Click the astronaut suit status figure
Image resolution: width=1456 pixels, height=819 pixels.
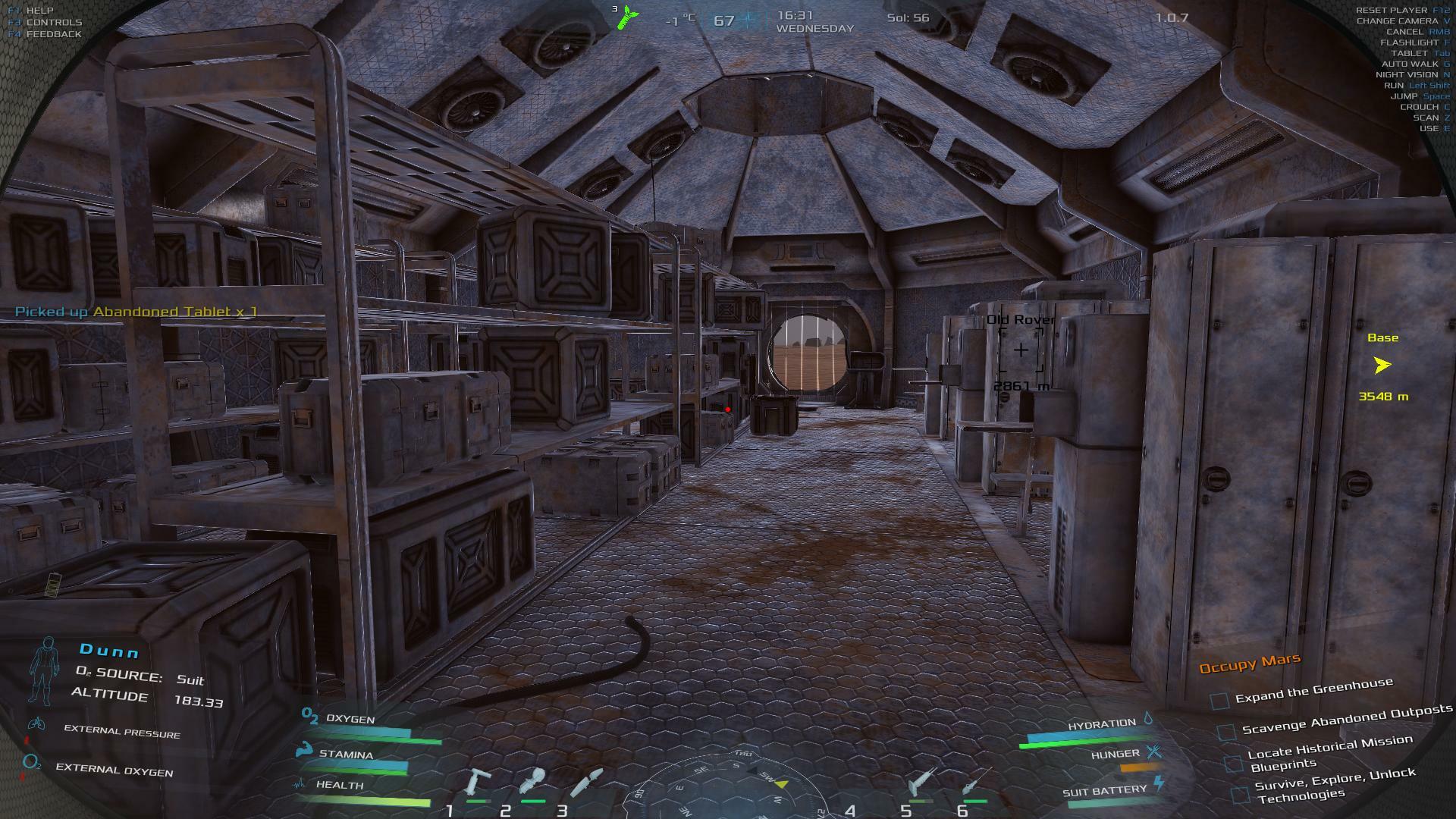[44, 670]
